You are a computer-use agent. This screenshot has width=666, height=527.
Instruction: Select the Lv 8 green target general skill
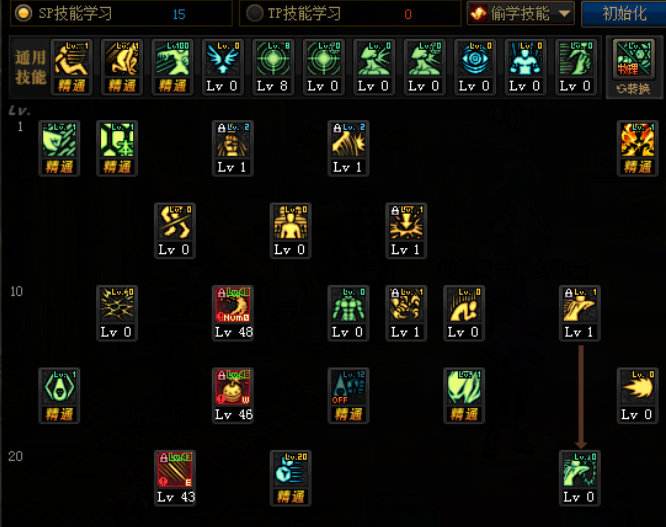pos(272,60)
